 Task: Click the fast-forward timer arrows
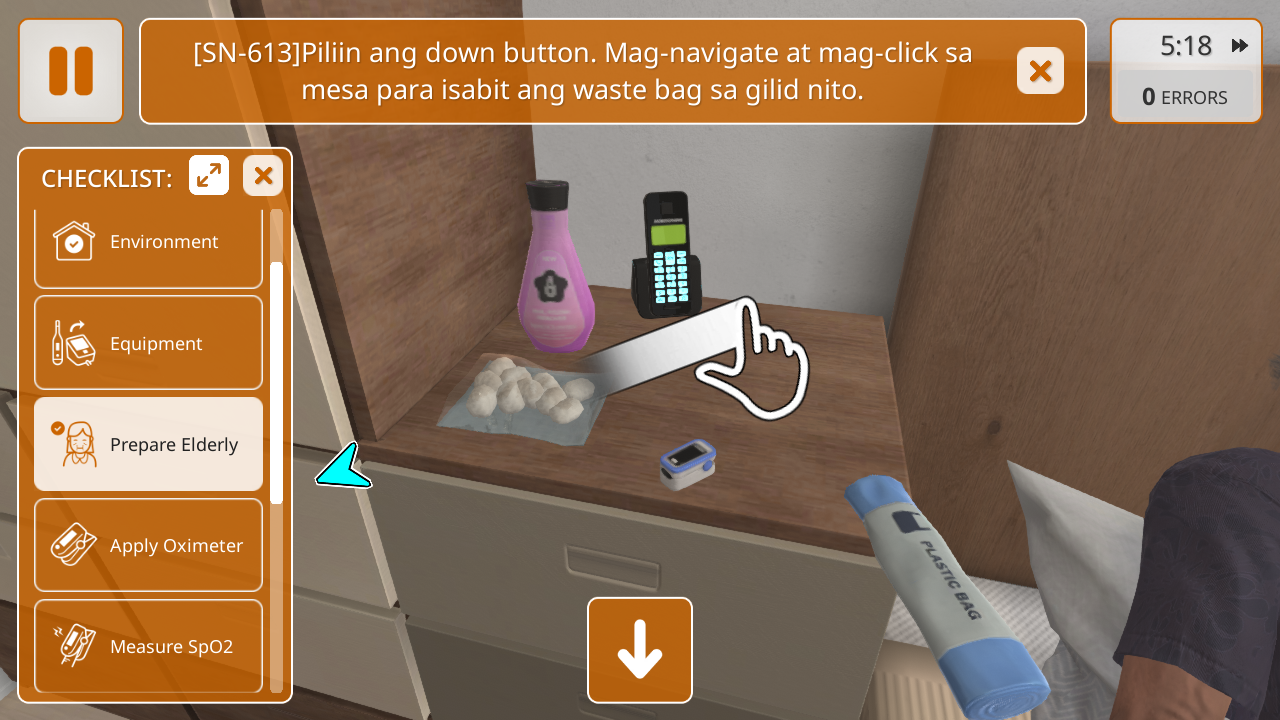tap(1240, 46)
